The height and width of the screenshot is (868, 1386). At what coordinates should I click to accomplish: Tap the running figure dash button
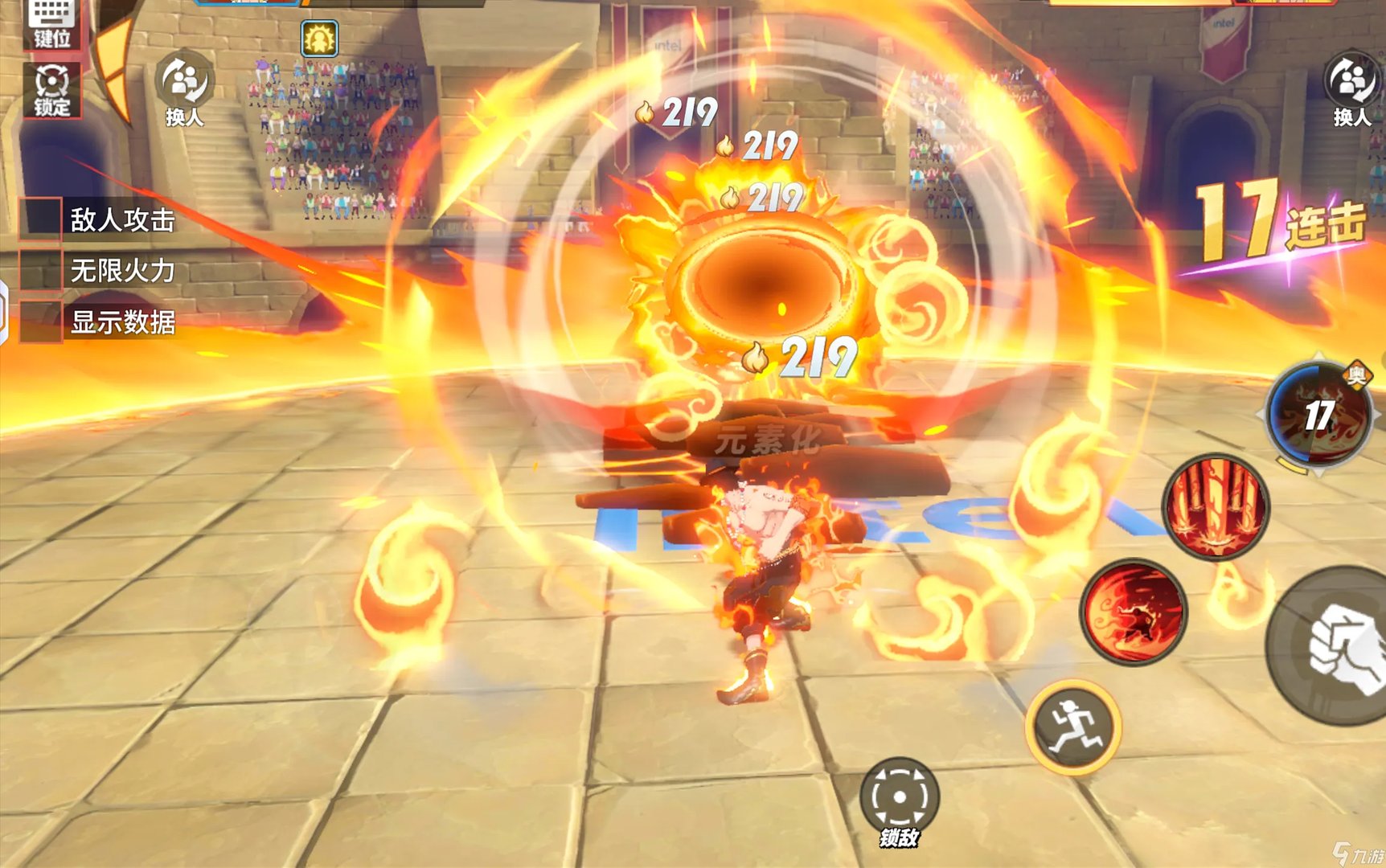pyautogui.click(x=1073, y=727)
